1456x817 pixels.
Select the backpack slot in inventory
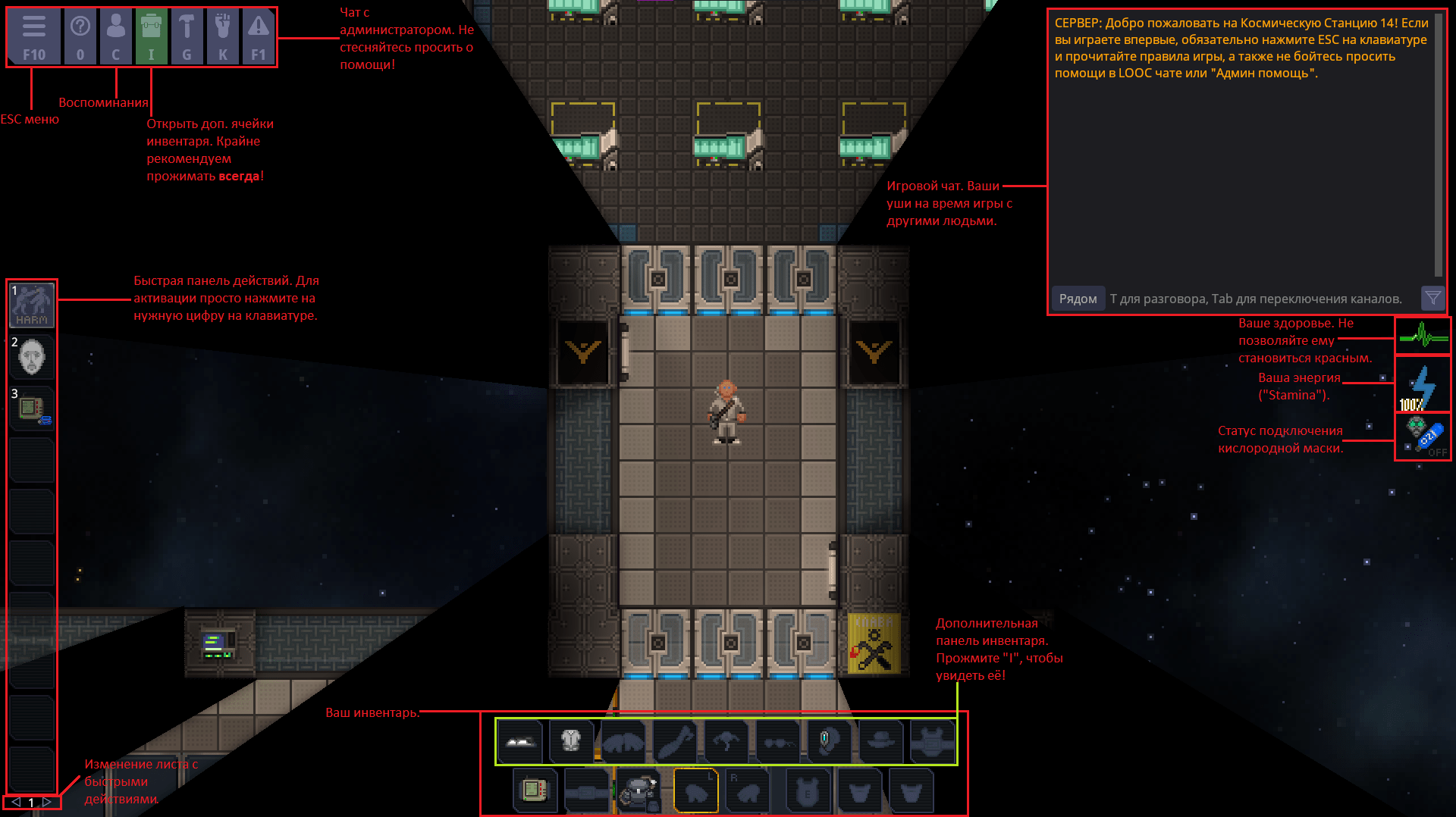click(x=638, y=791)
